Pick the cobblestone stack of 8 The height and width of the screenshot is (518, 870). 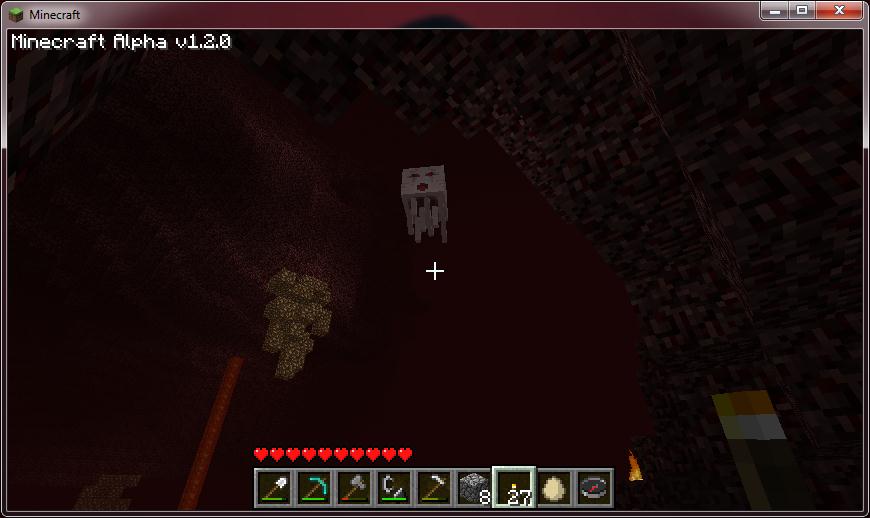click(x=473, y=488)
